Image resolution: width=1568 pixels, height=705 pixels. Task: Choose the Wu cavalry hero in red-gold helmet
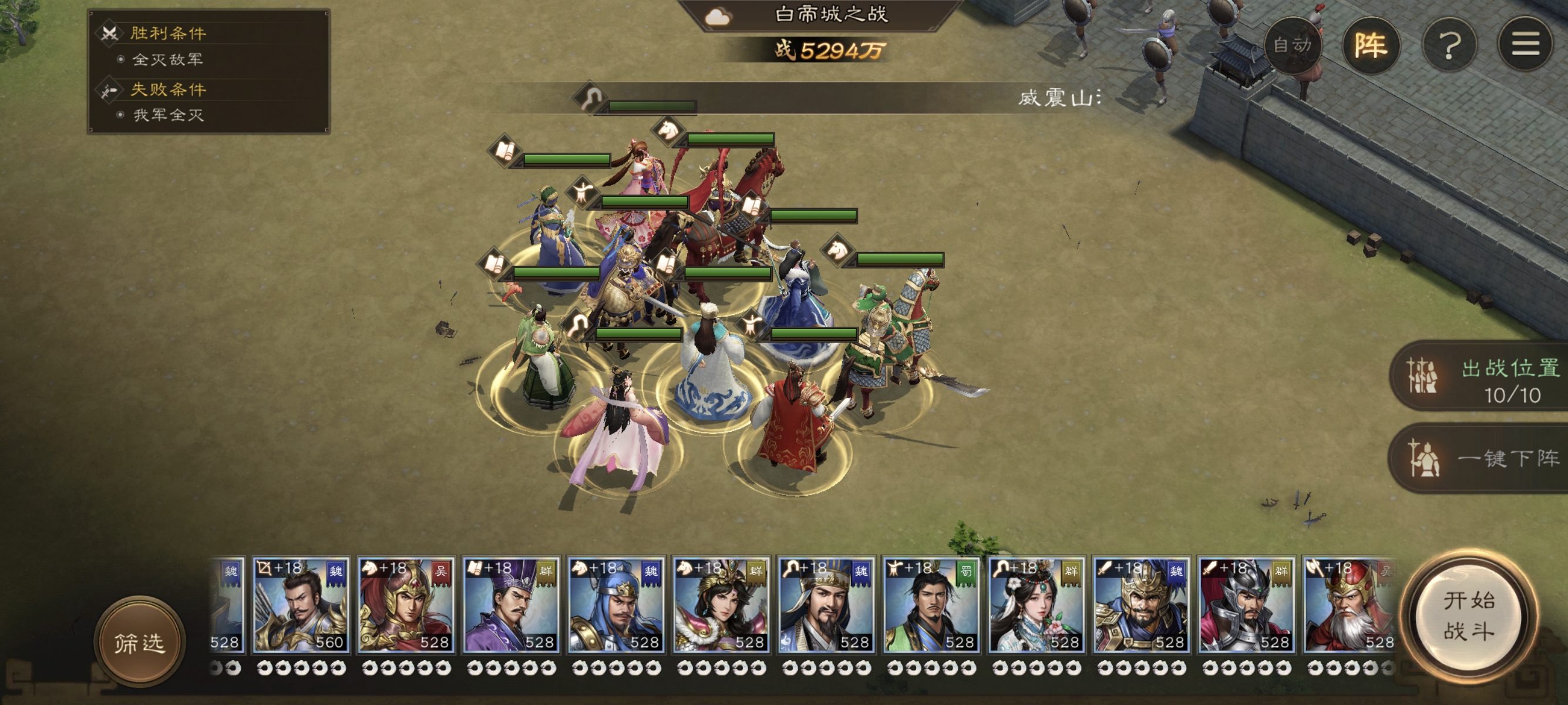coord(406,605)
